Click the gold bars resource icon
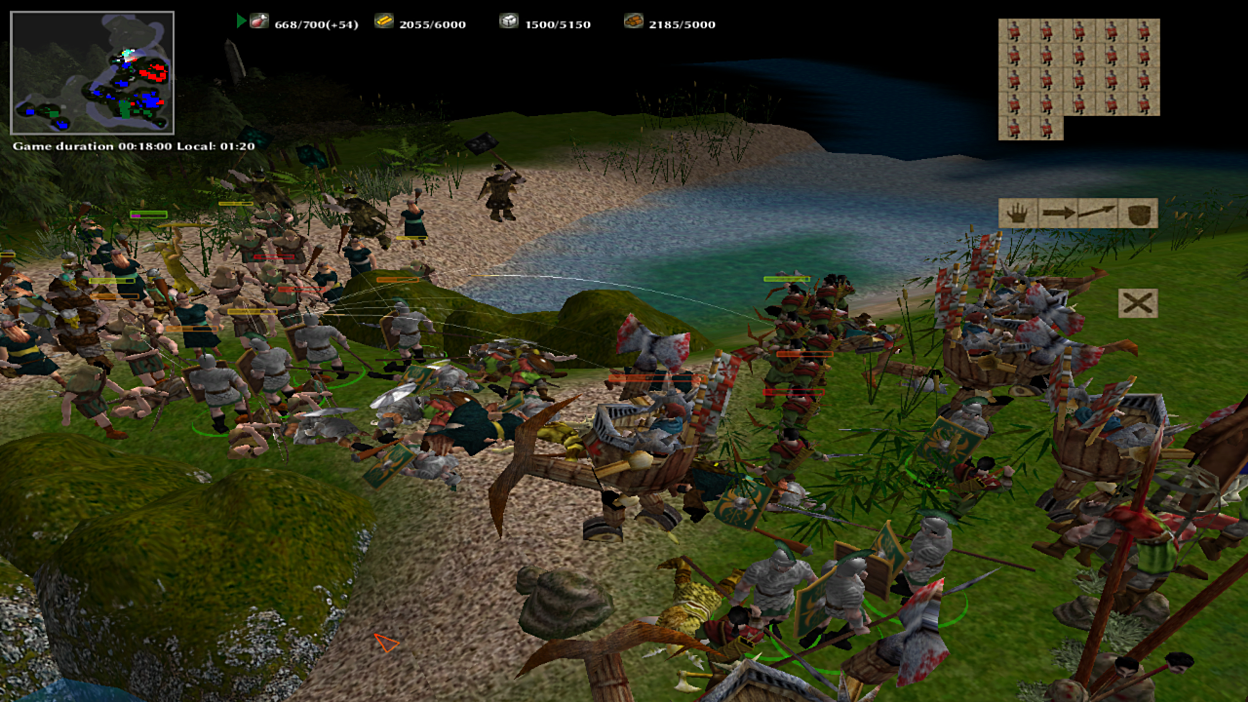 click(x=384, y=21)
